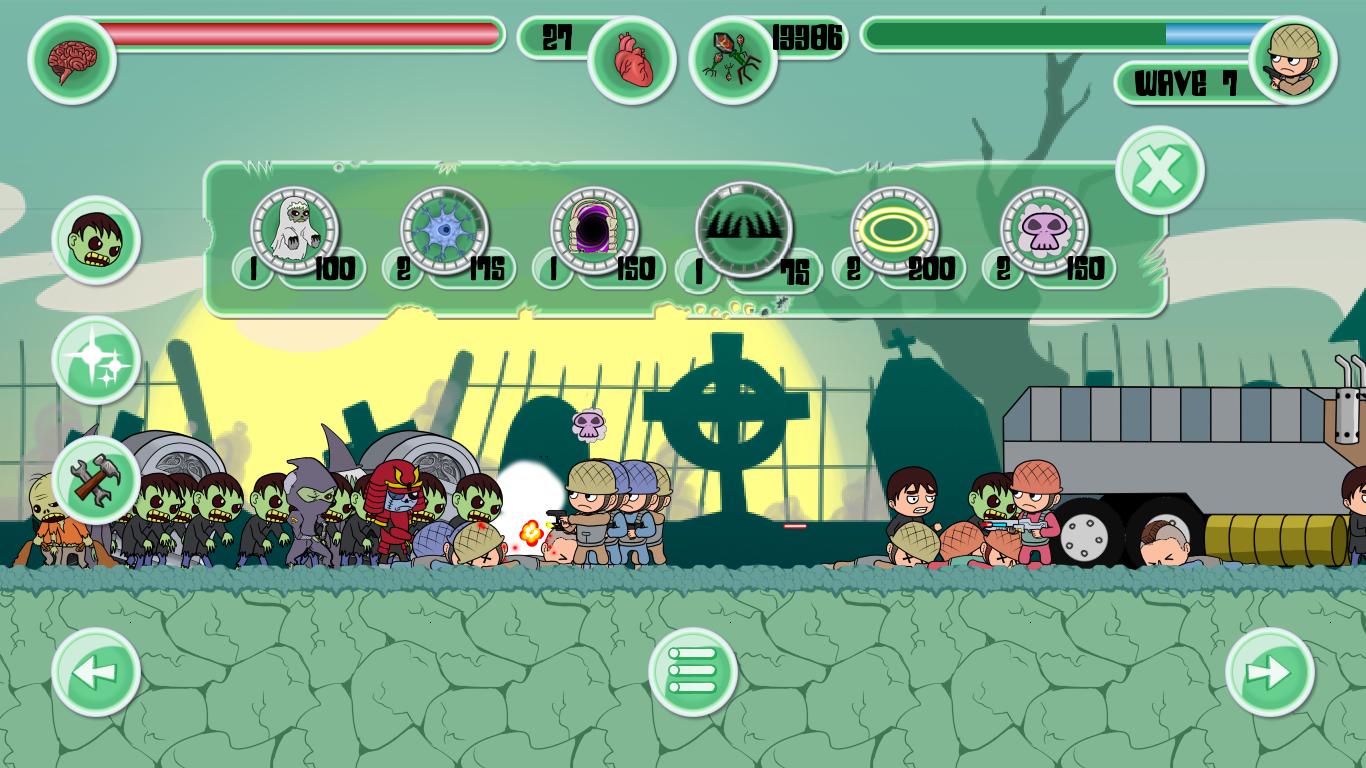This screenshot has height=768, width=1366.
Task: Select the ghost spell costing 100
Action: [x=294, y=231]
